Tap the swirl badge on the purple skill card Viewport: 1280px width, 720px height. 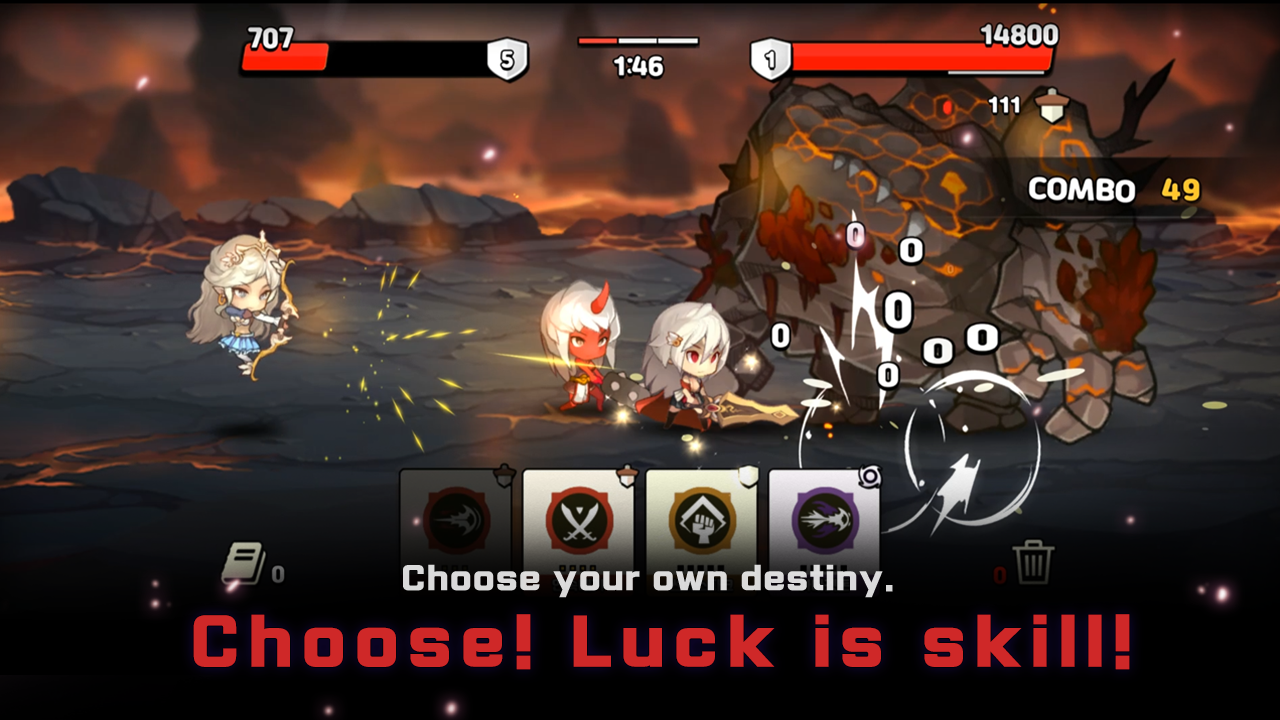[869, 477]
